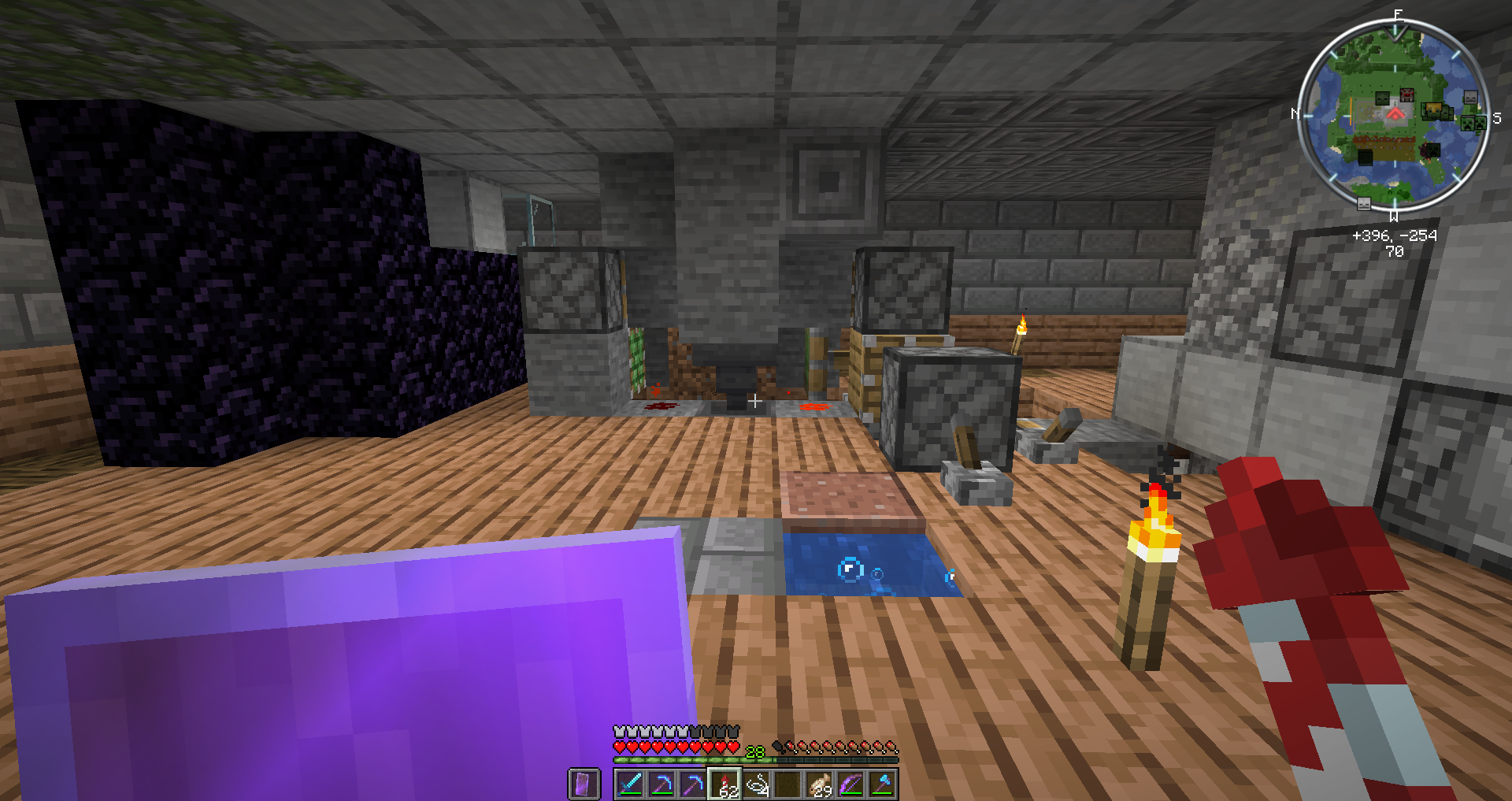Select the enchanted diamond sword in hotbar

[x=628, y=782]
